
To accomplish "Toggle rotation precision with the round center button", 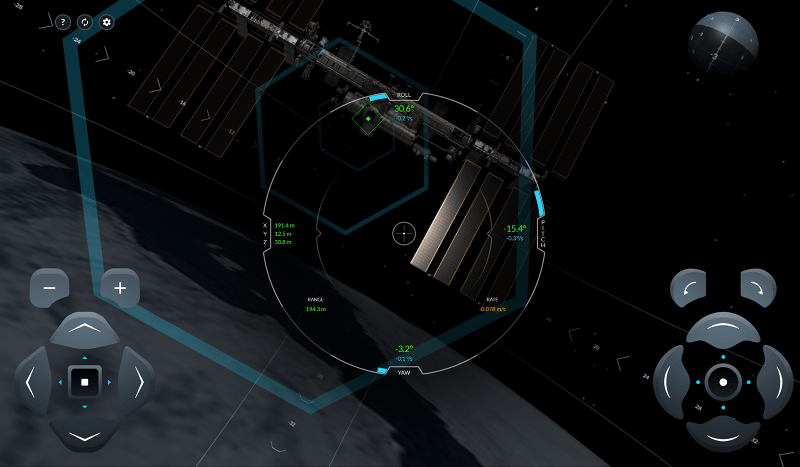I will click(x=722, y=382).
